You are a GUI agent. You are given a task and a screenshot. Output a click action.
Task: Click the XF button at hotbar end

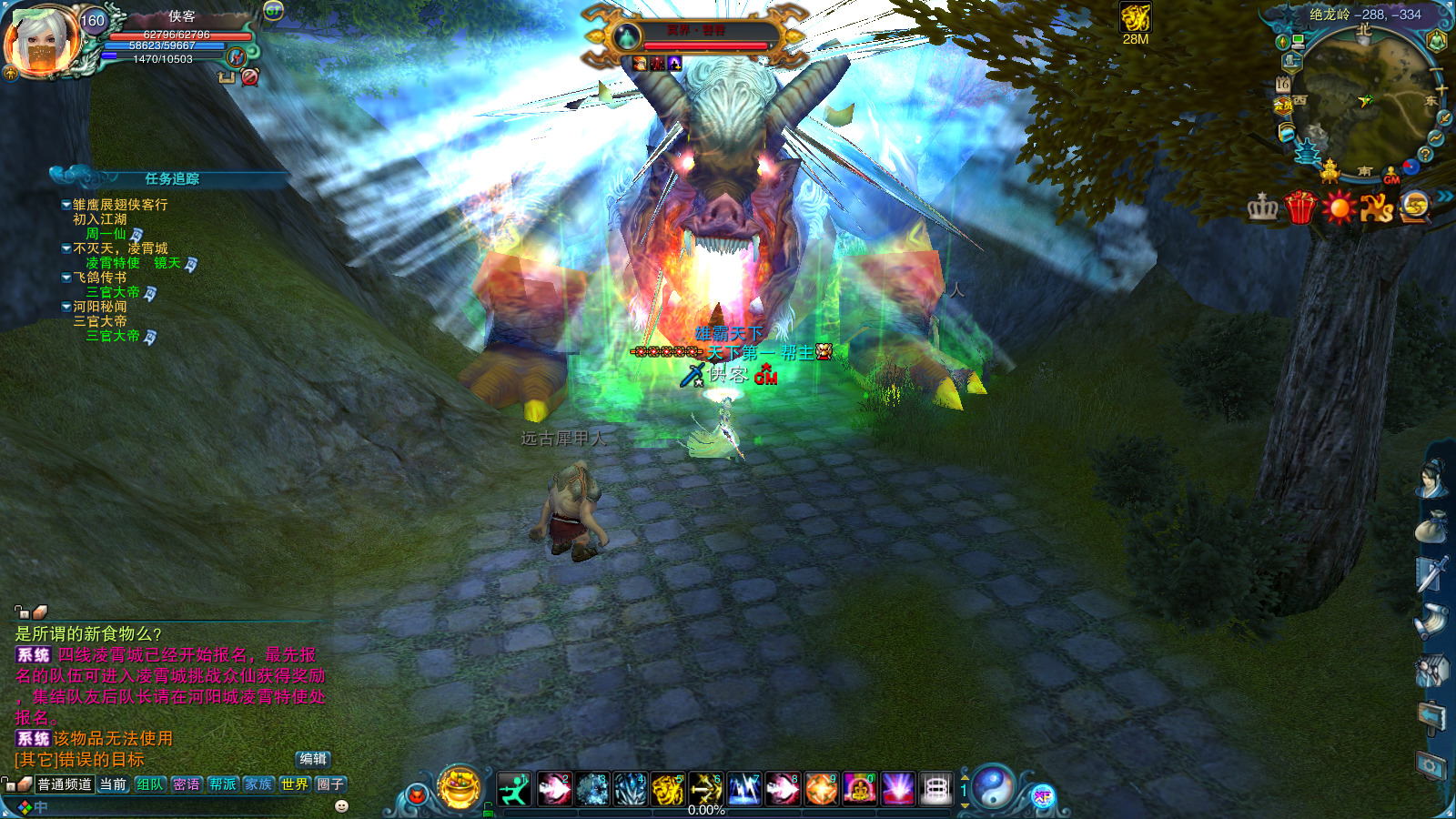(x=1043, y=797)
